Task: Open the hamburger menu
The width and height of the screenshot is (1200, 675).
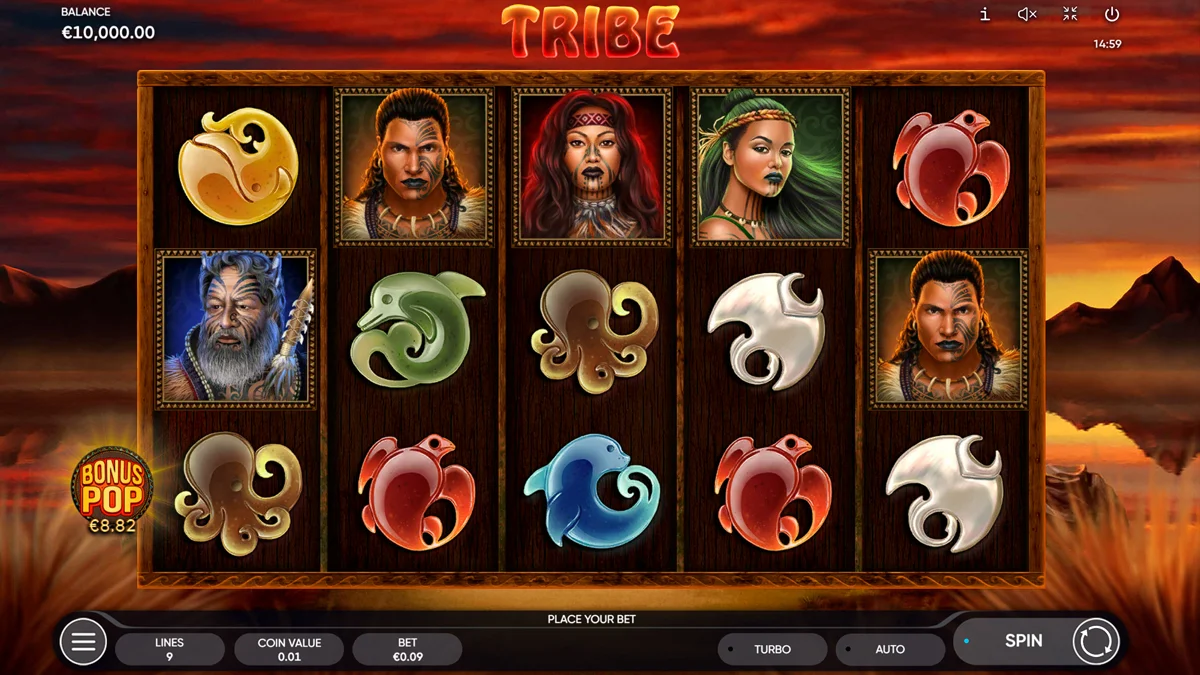Action: pos(83,642)
